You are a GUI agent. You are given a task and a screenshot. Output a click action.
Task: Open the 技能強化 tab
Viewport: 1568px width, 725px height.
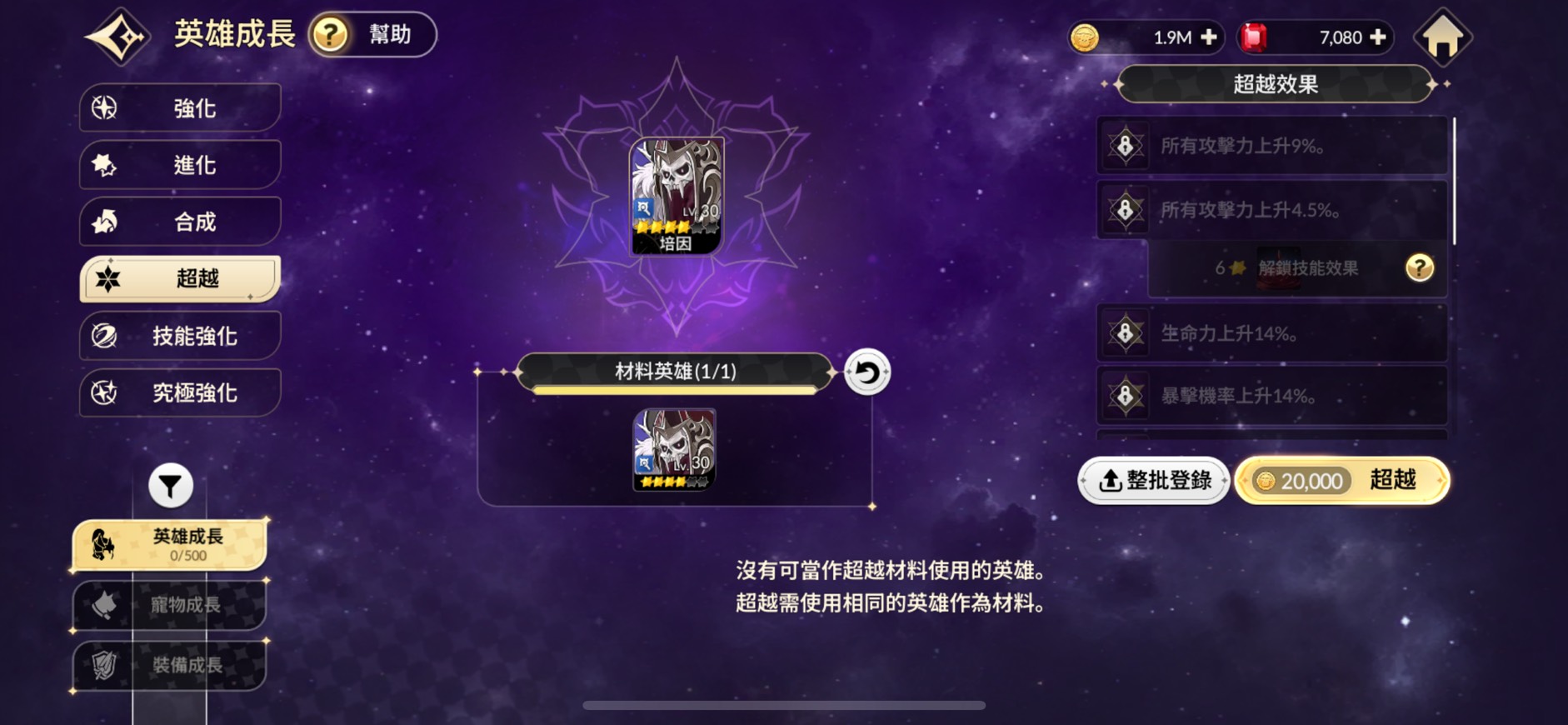[x=180, y=336]
